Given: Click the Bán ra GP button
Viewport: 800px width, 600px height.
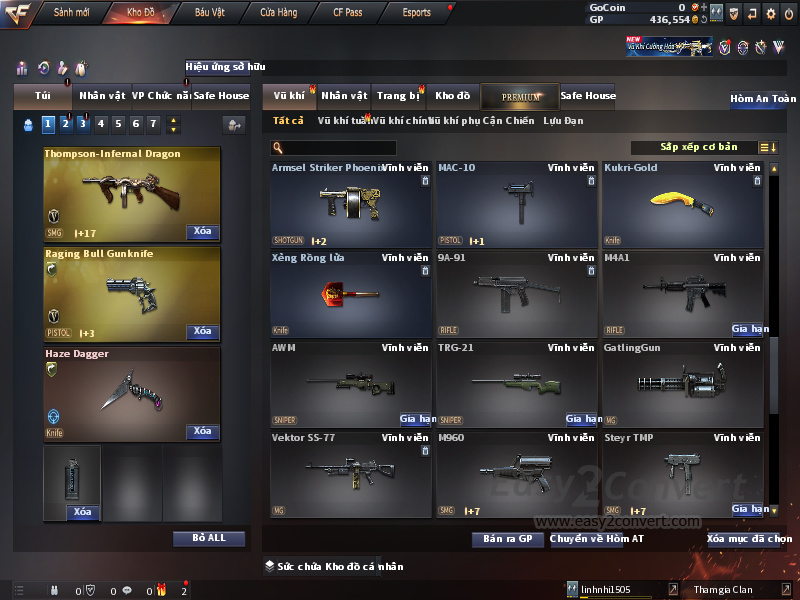Looking at the screenshot, I should (507, 539).
